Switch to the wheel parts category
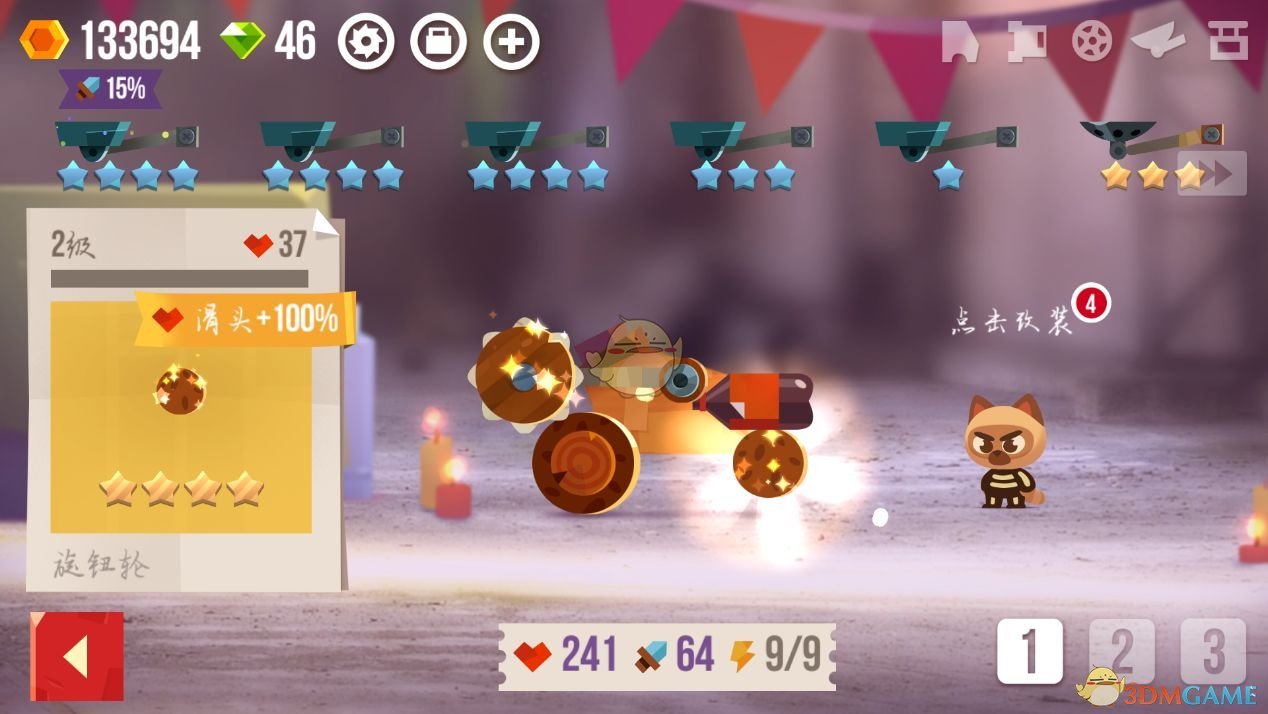The image size is (1268, 714). (1091, 42)
